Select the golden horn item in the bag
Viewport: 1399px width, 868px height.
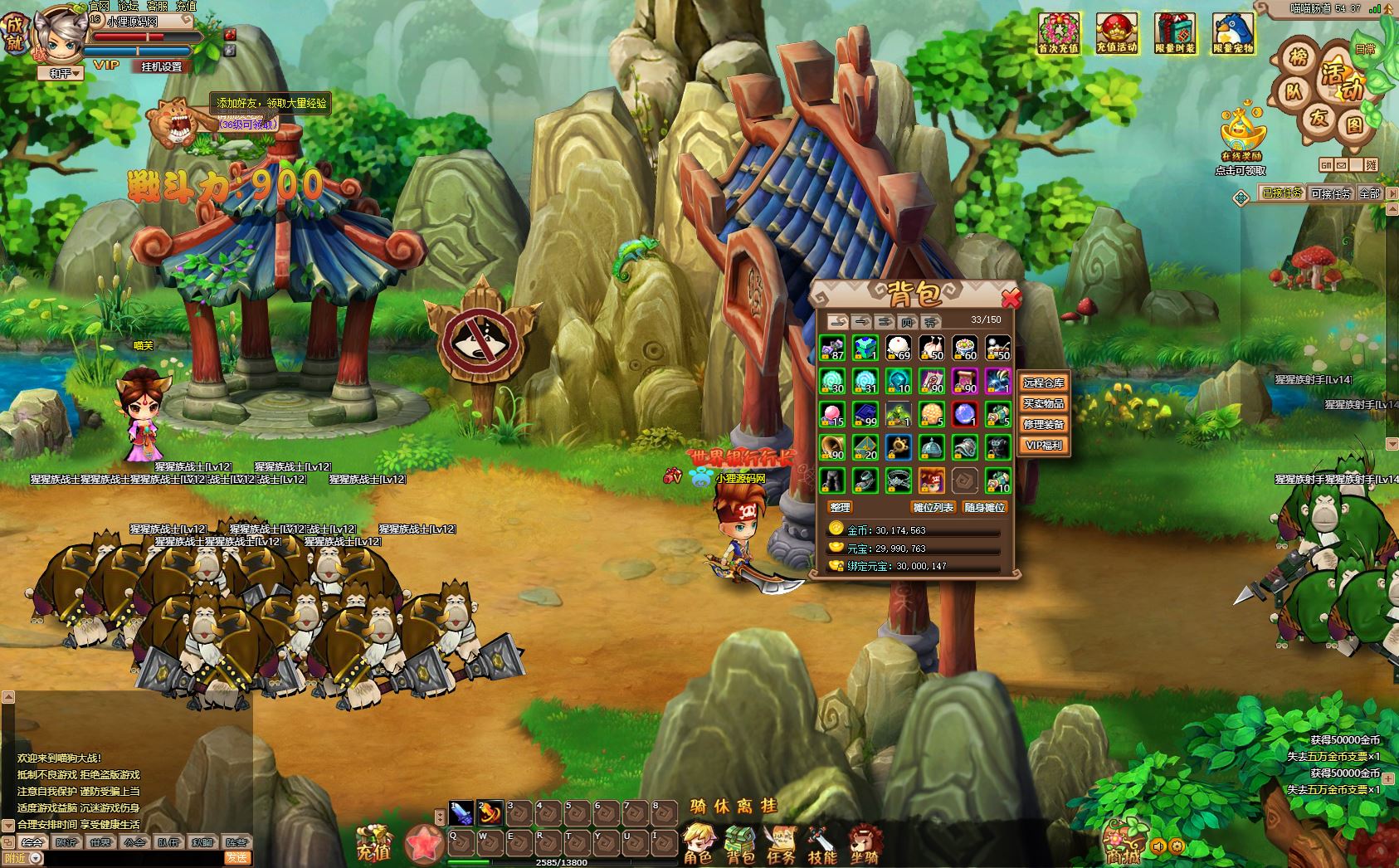point(832,448)
